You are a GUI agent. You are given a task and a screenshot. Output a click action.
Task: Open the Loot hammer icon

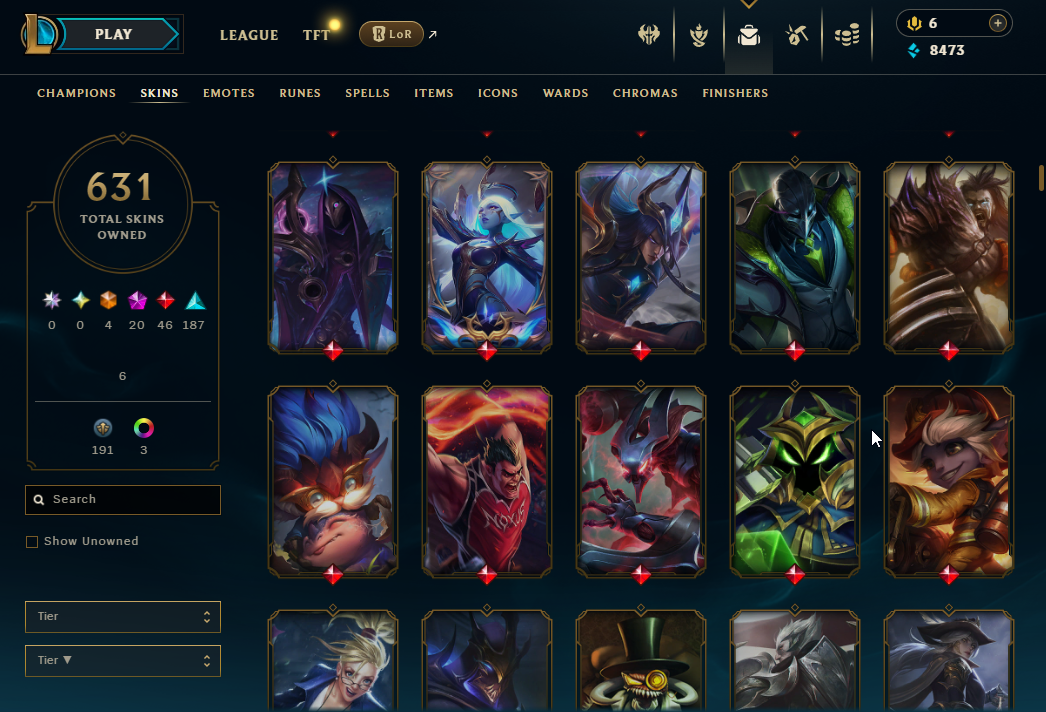[797, 36]
